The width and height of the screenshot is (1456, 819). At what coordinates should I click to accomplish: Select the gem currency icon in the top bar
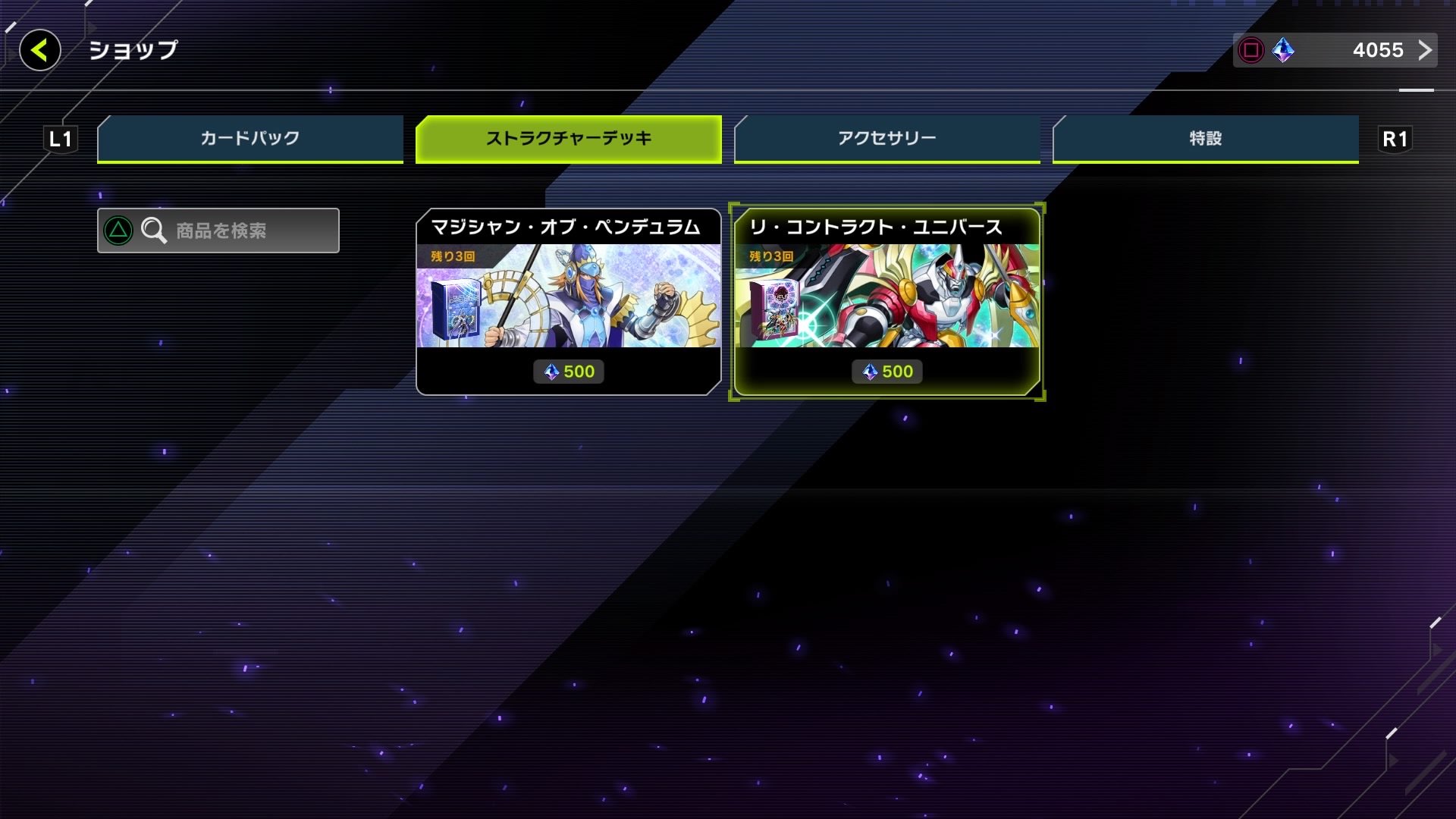coord(1282,50)
